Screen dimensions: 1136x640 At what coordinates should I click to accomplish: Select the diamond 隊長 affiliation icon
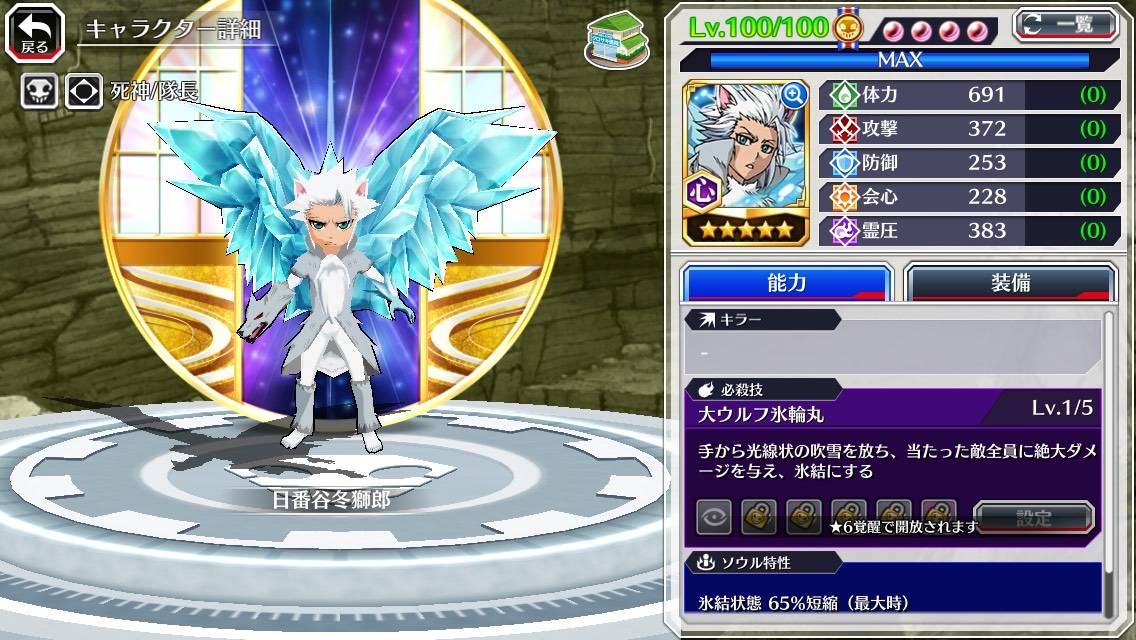(84, 92)
